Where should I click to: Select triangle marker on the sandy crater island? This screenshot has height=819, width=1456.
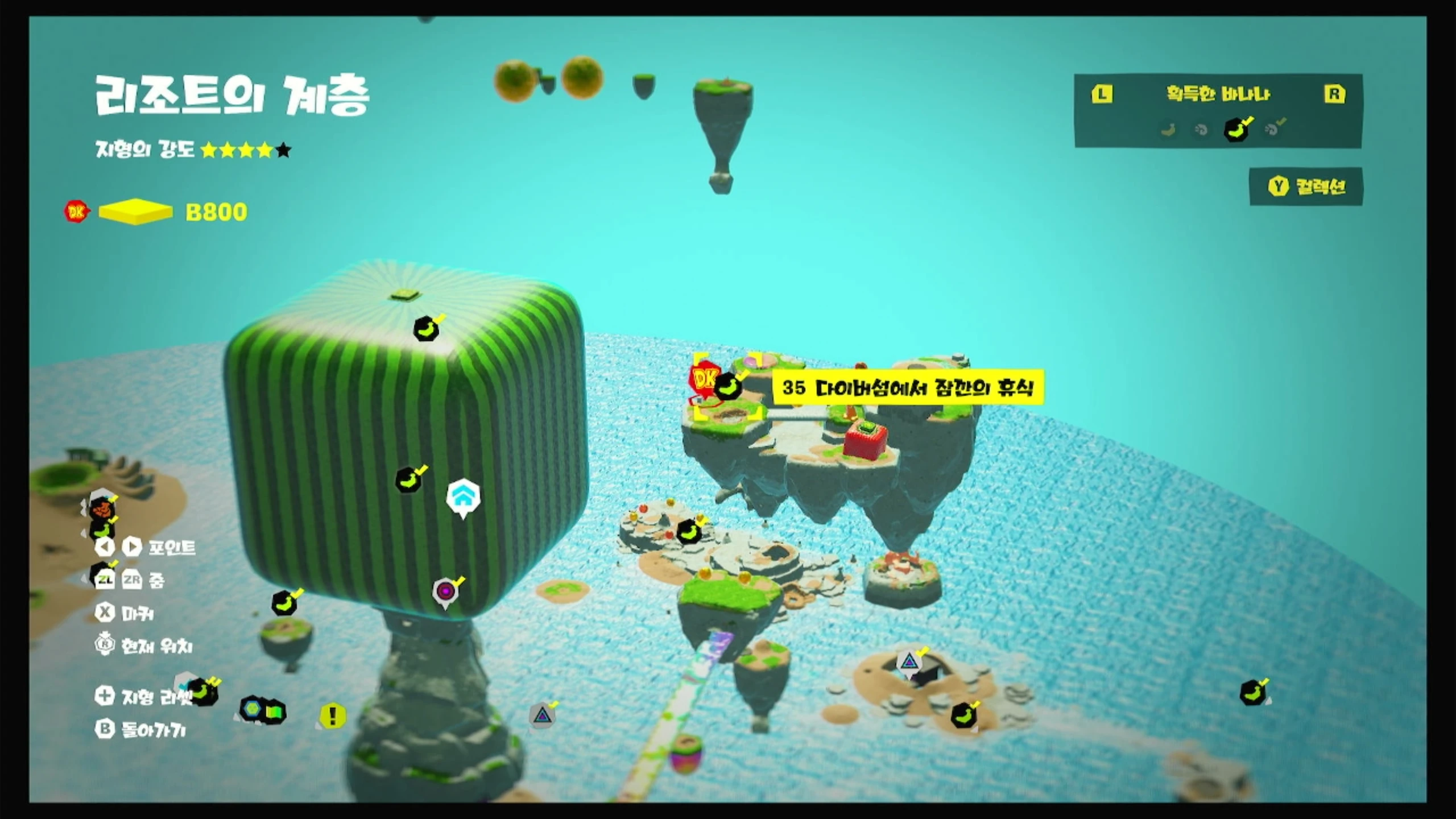(908, 662)
